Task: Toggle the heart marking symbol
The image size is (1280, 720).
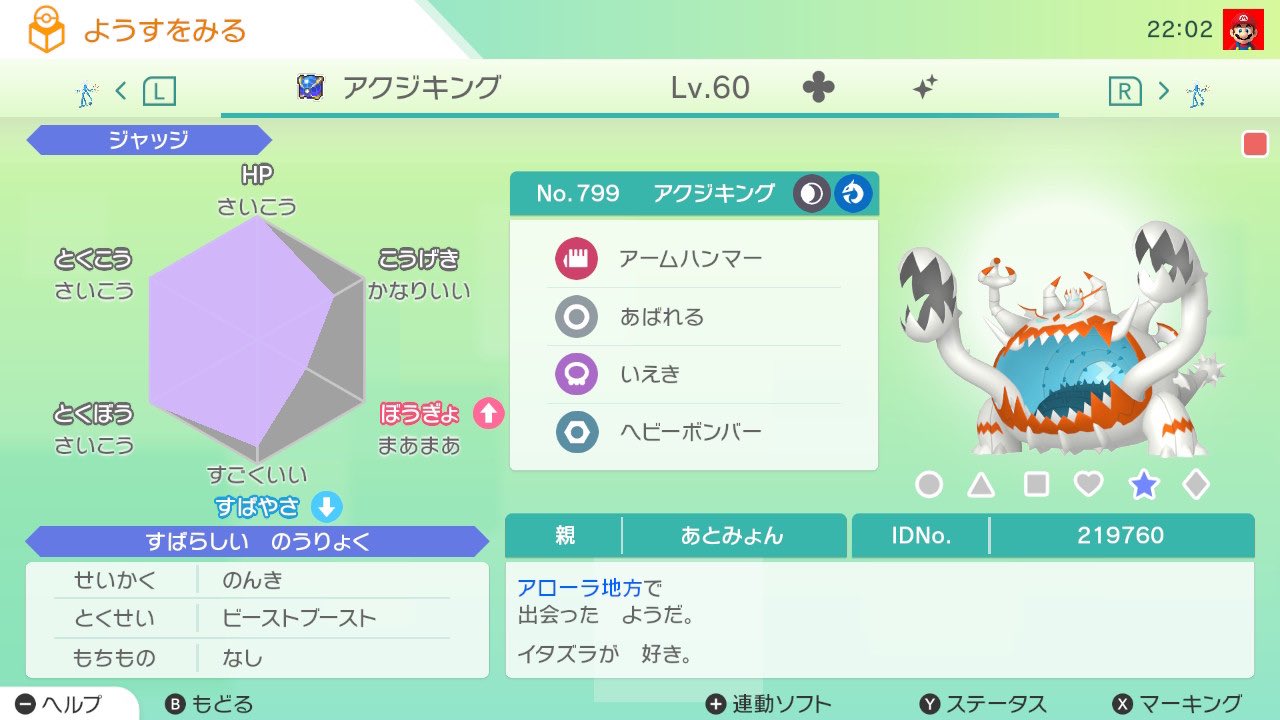Action: pos(1089,484)
